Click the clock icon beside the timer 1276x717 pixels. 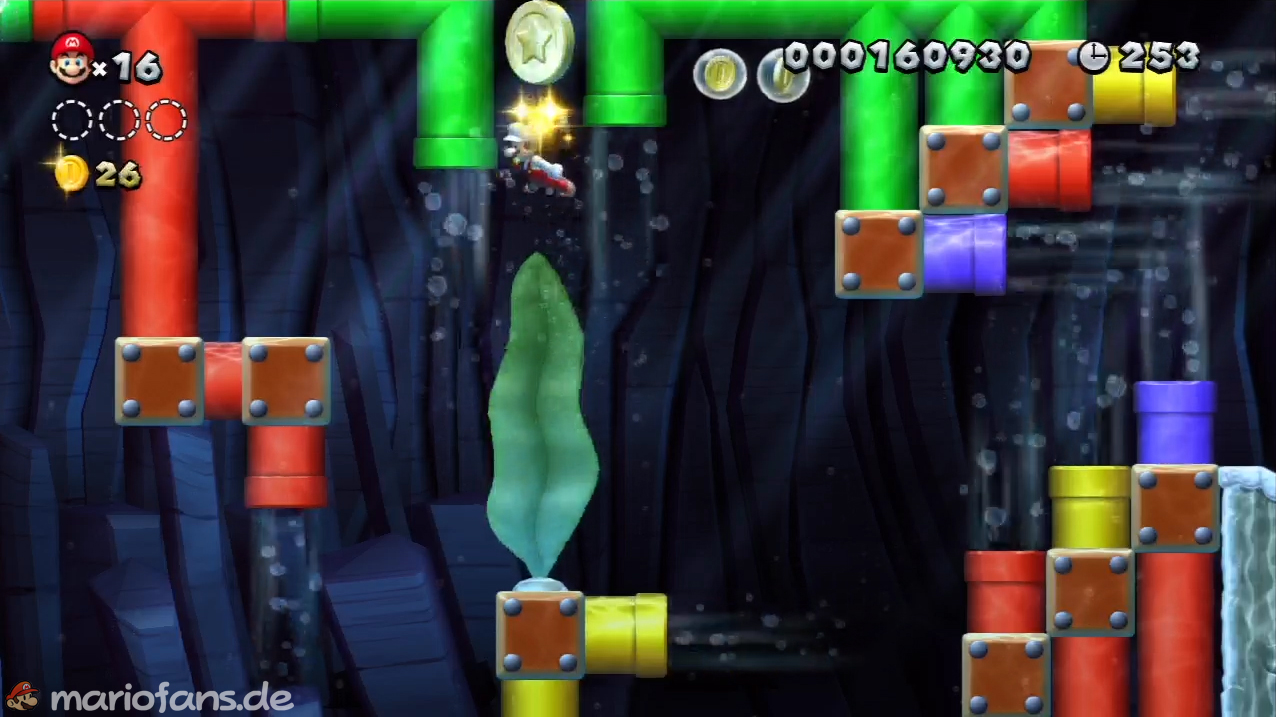[x=1093, y=57]
